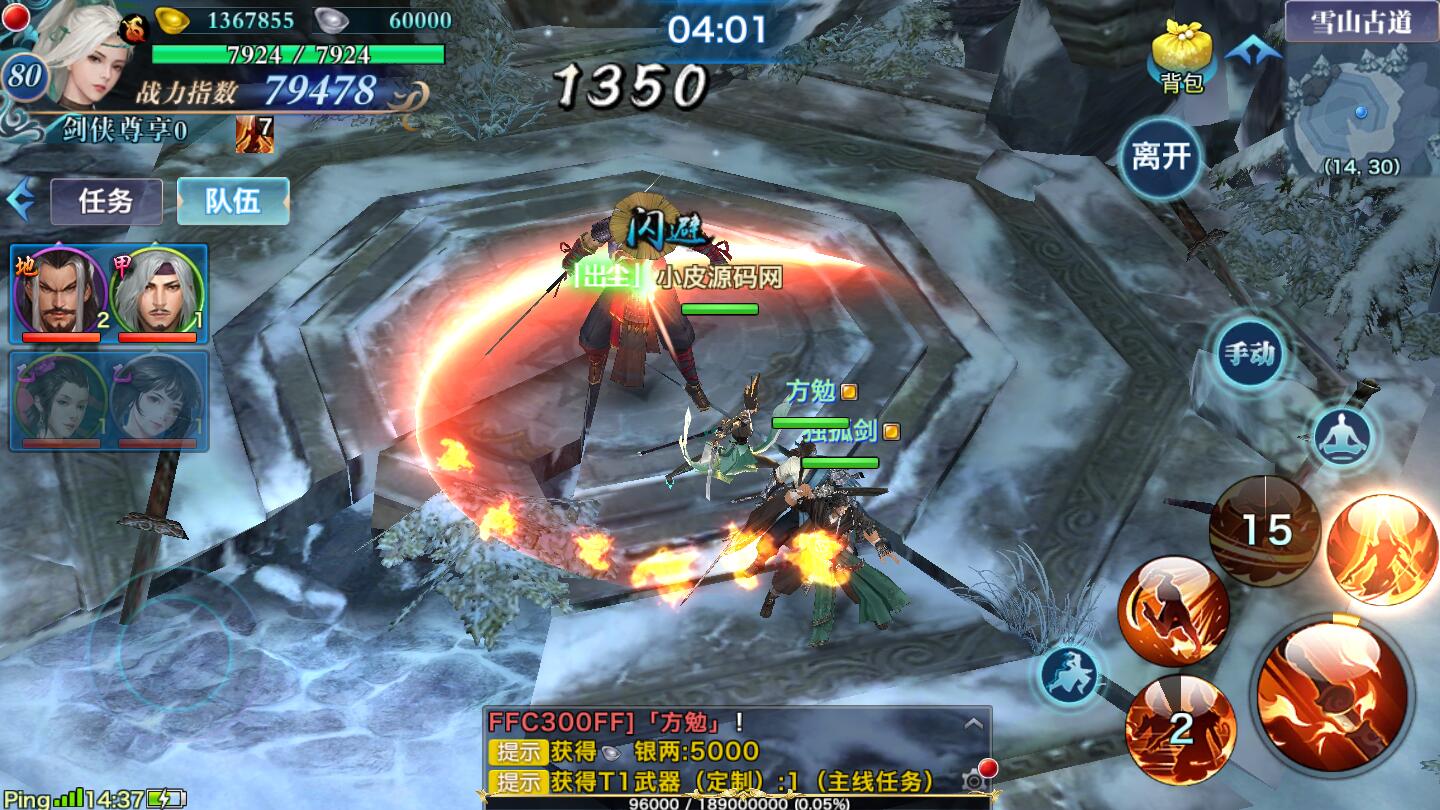The height and width of the screenshot is (810, 1440).
Task: Cast the glowing flame mountain skill
Action: point(1381,549)
